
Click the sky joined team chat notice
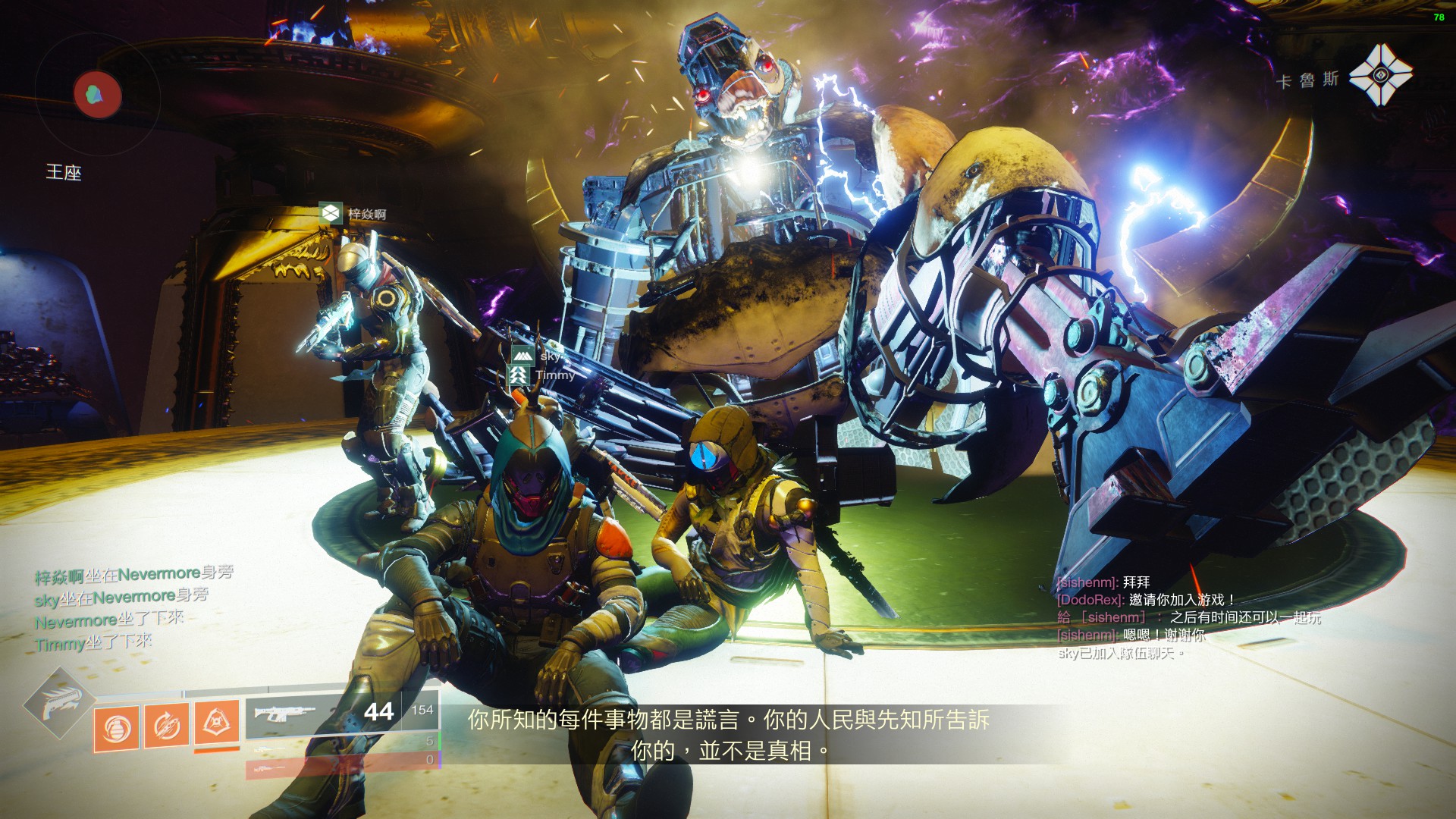coord(1120,653)
